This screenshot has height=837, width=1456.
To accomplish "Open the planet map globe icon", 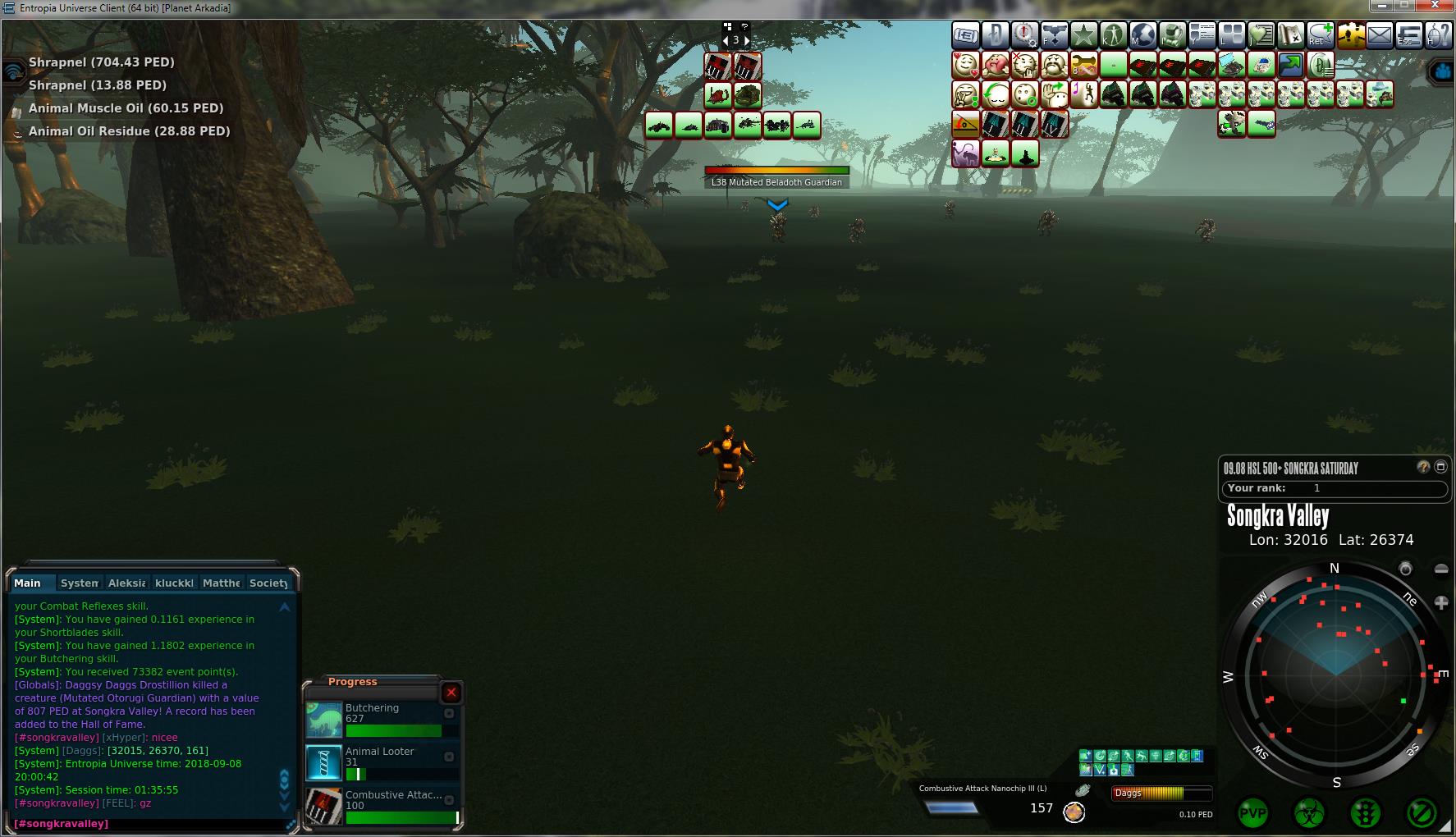I will (1143, 35).
